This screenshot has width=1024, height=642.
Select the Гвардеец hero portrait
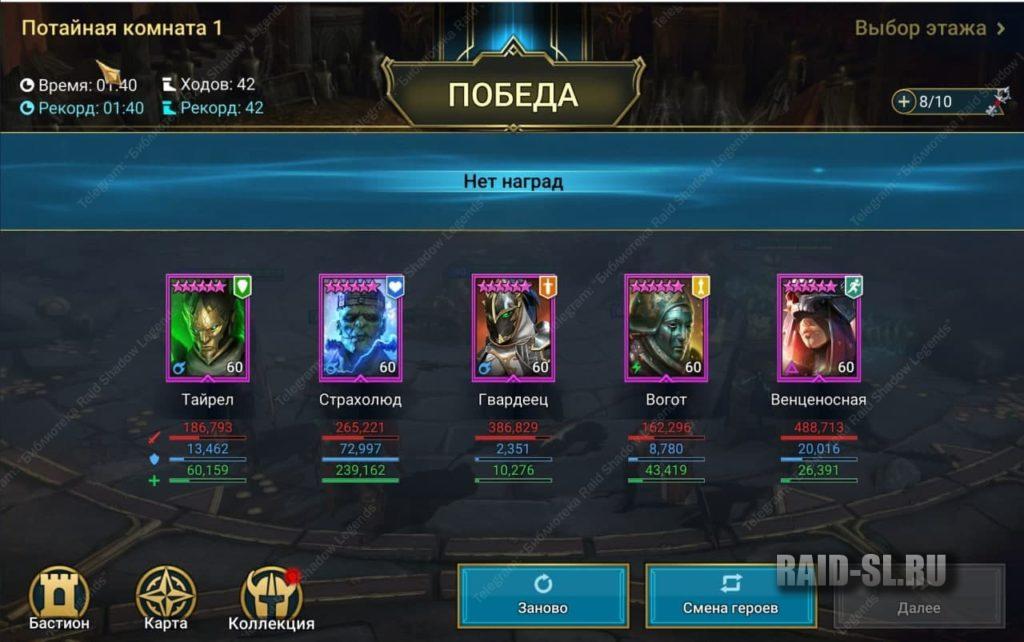click(513, 328)
